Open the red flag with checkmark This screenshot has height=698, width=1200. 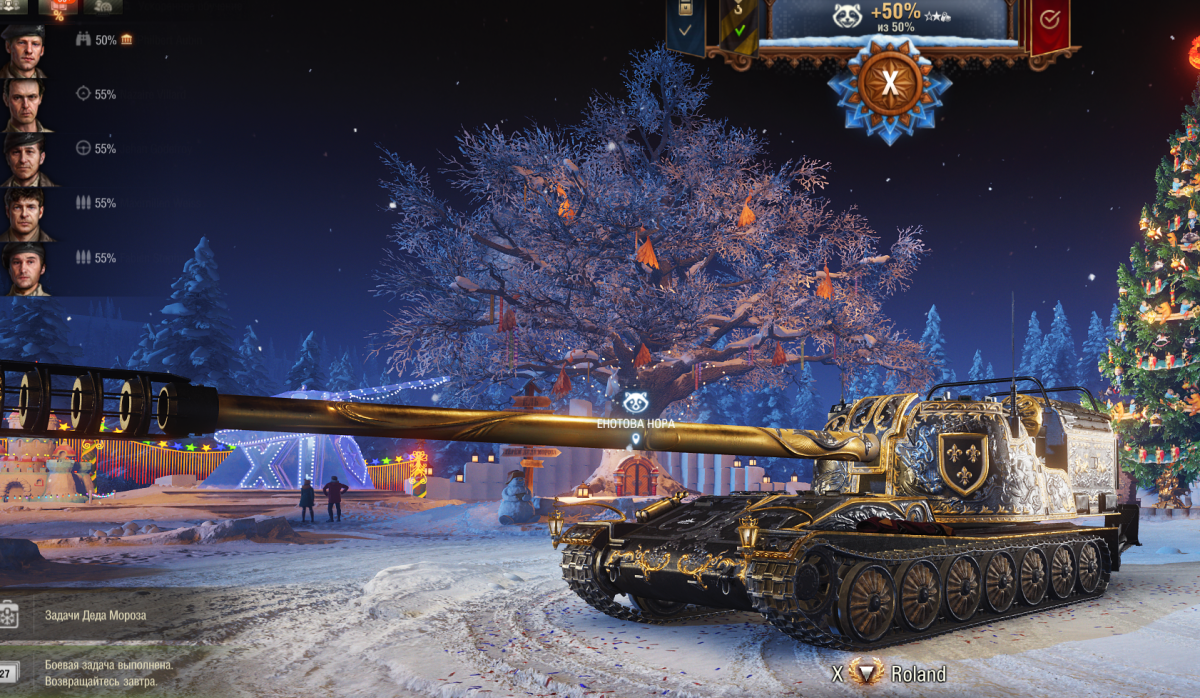click(1049, 22)
